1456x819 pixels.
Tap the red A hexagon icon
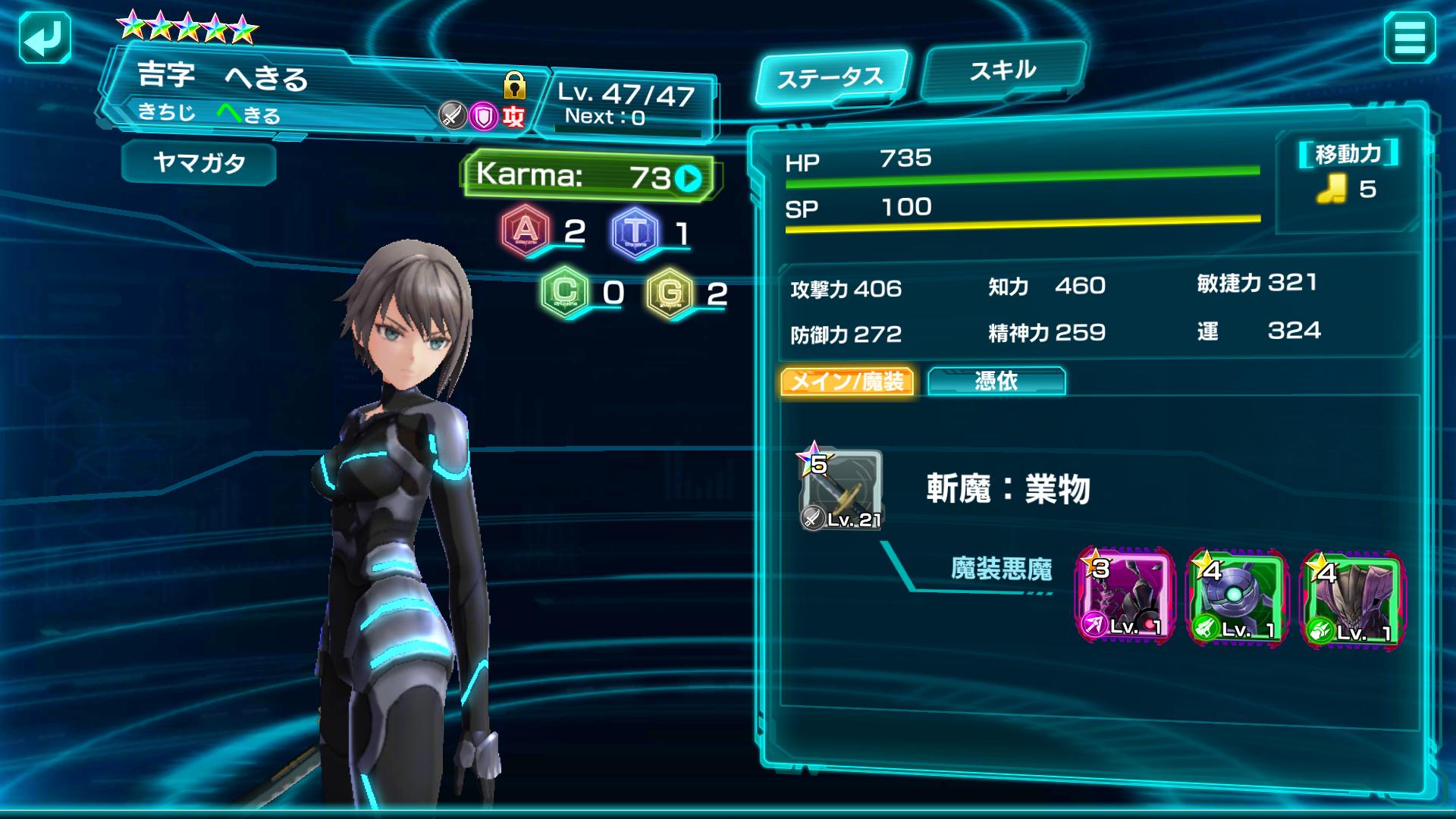(x=526, y=231)
